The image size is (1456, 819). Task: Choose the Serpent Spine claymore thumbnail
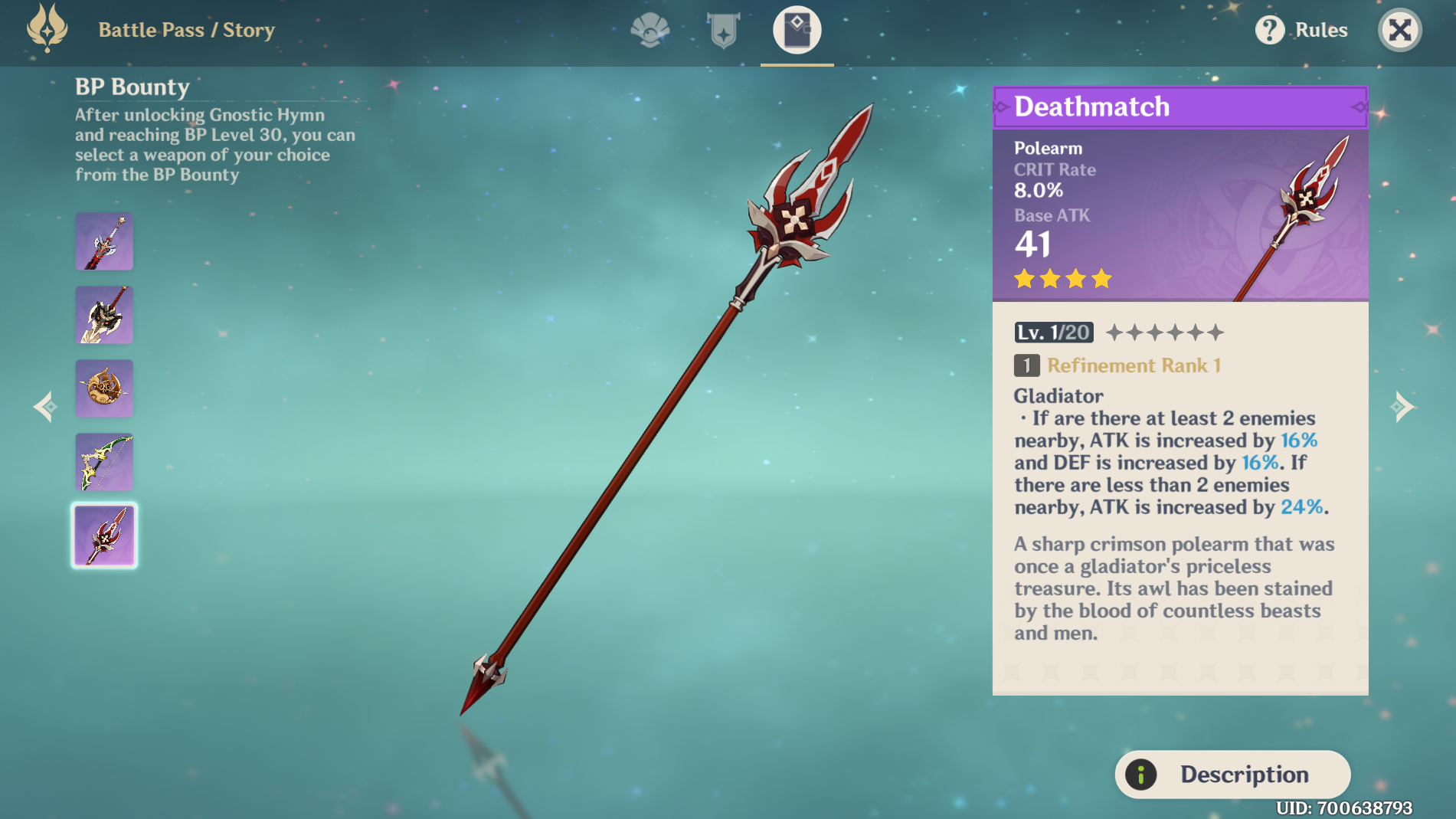pyautogui.click(x=104, y=315)
